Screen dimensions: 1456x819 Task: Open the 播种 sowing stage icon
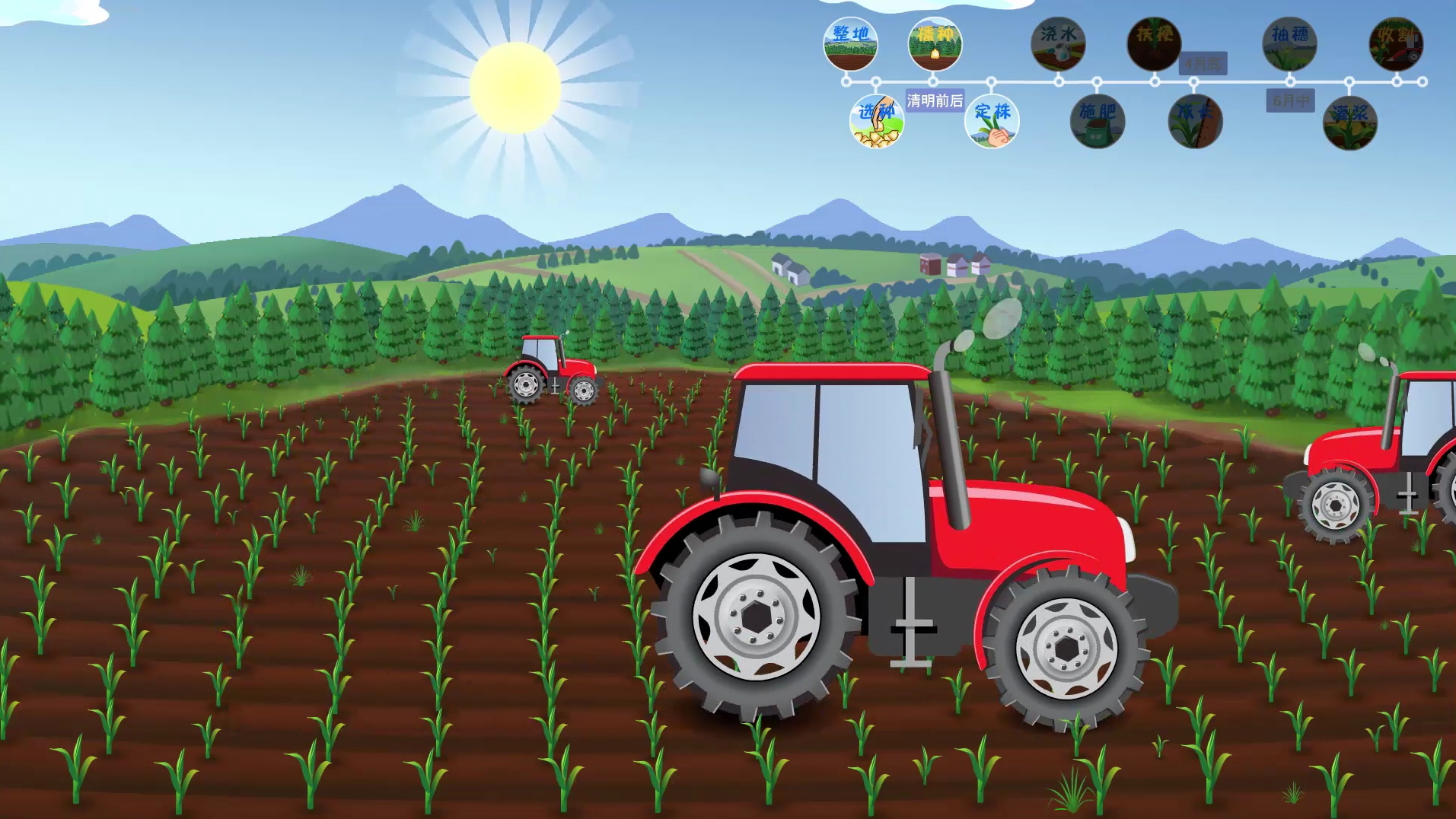click(x=935, y=44)
